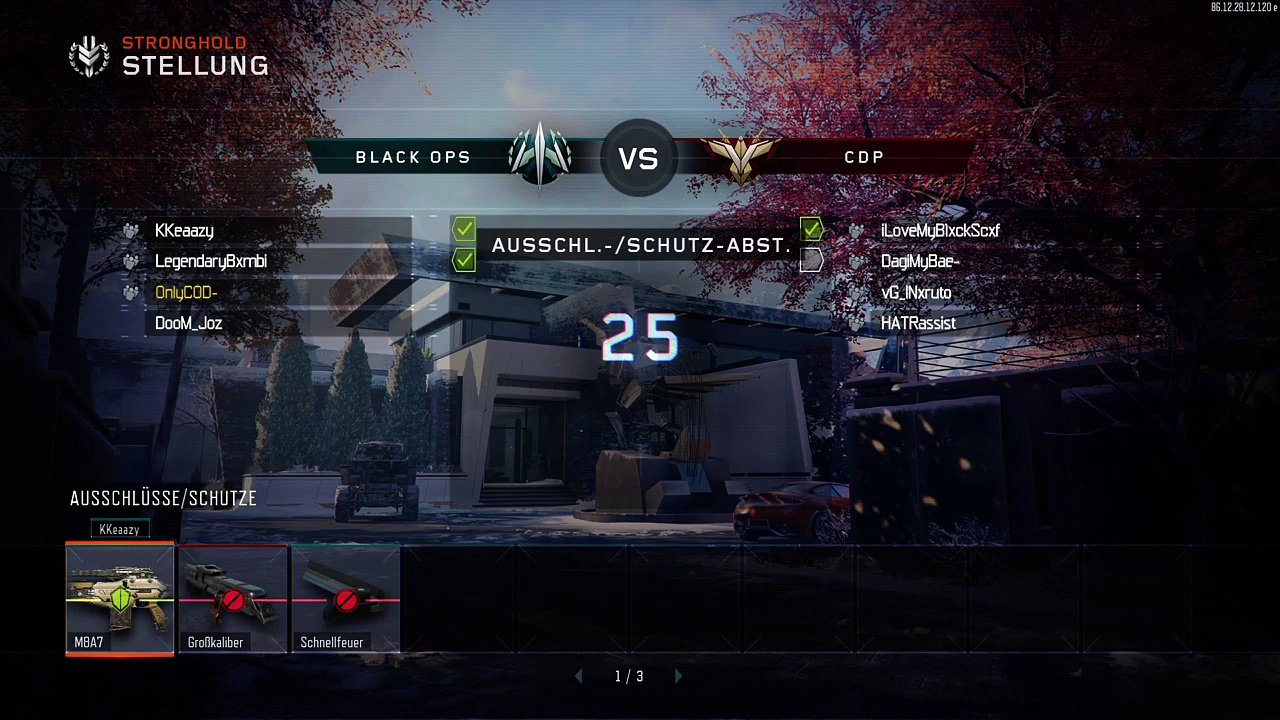Image resolution: width=1280 pixels, height=720 pixels.
Task: Go to the next page arrow
Action: coord(679,677)
